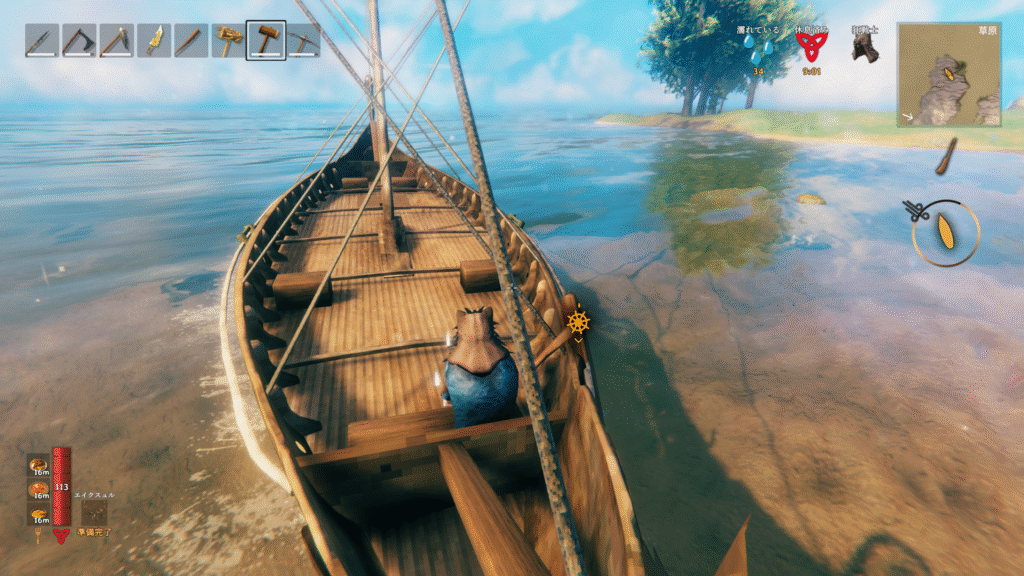
Task: Equip the wooden club from hotbar
Action: [191, 41]
